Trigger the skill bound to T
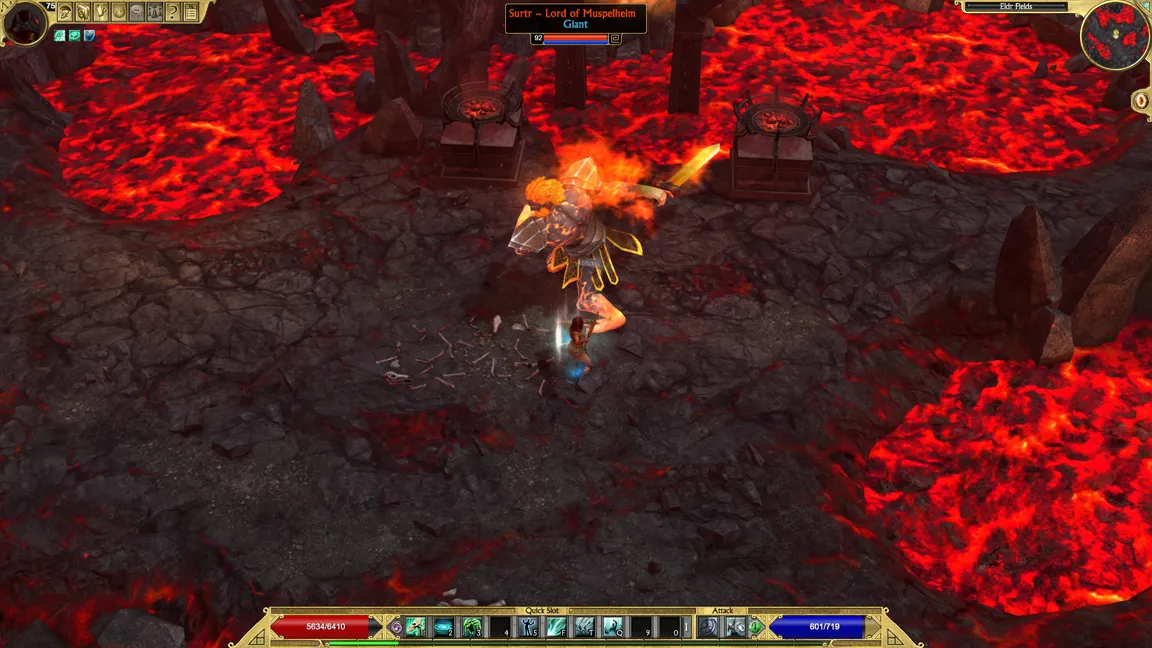 (584, 627)
